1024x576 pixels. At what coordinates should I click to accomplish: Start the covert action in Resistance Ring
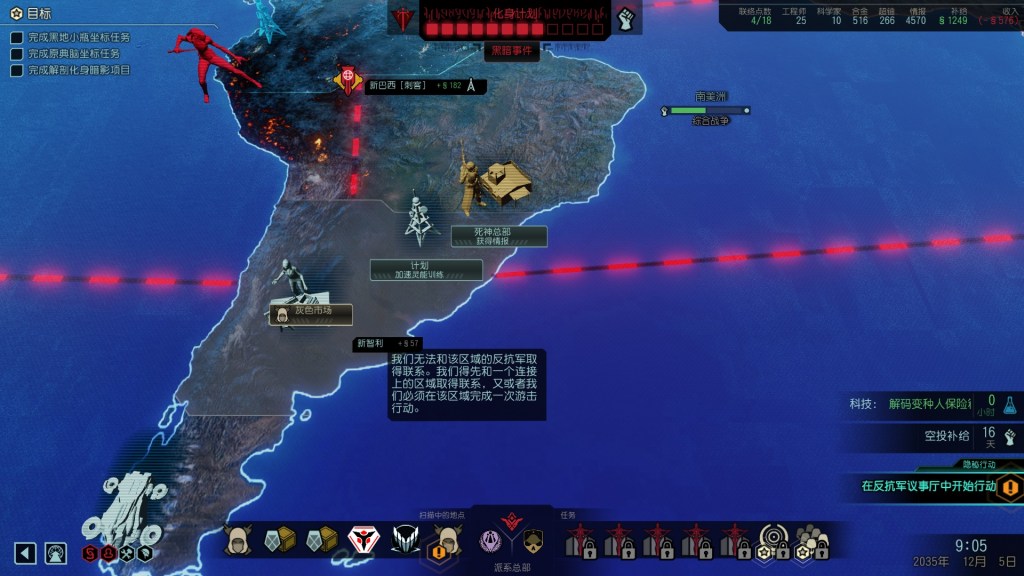pyautogui.click(x=930, y=486)
